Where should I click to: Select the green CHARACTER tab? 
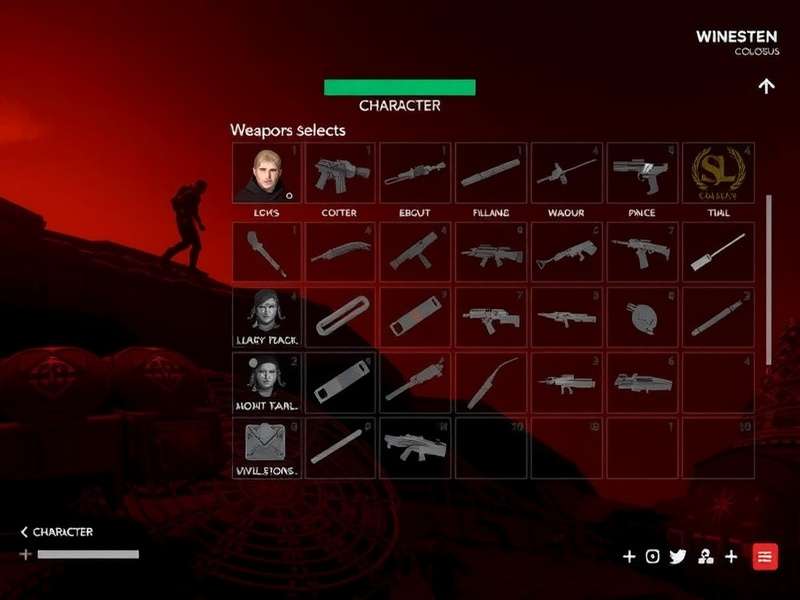point(399,88)
